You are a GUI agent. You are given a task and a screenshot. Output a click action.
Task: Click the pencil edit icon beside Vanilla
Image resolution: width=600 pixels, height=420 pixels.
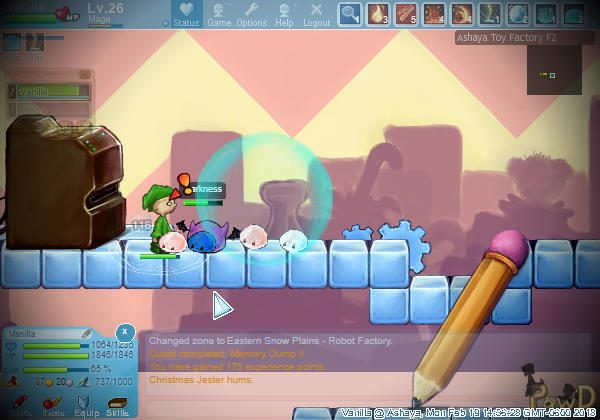[x=88, y=332]
